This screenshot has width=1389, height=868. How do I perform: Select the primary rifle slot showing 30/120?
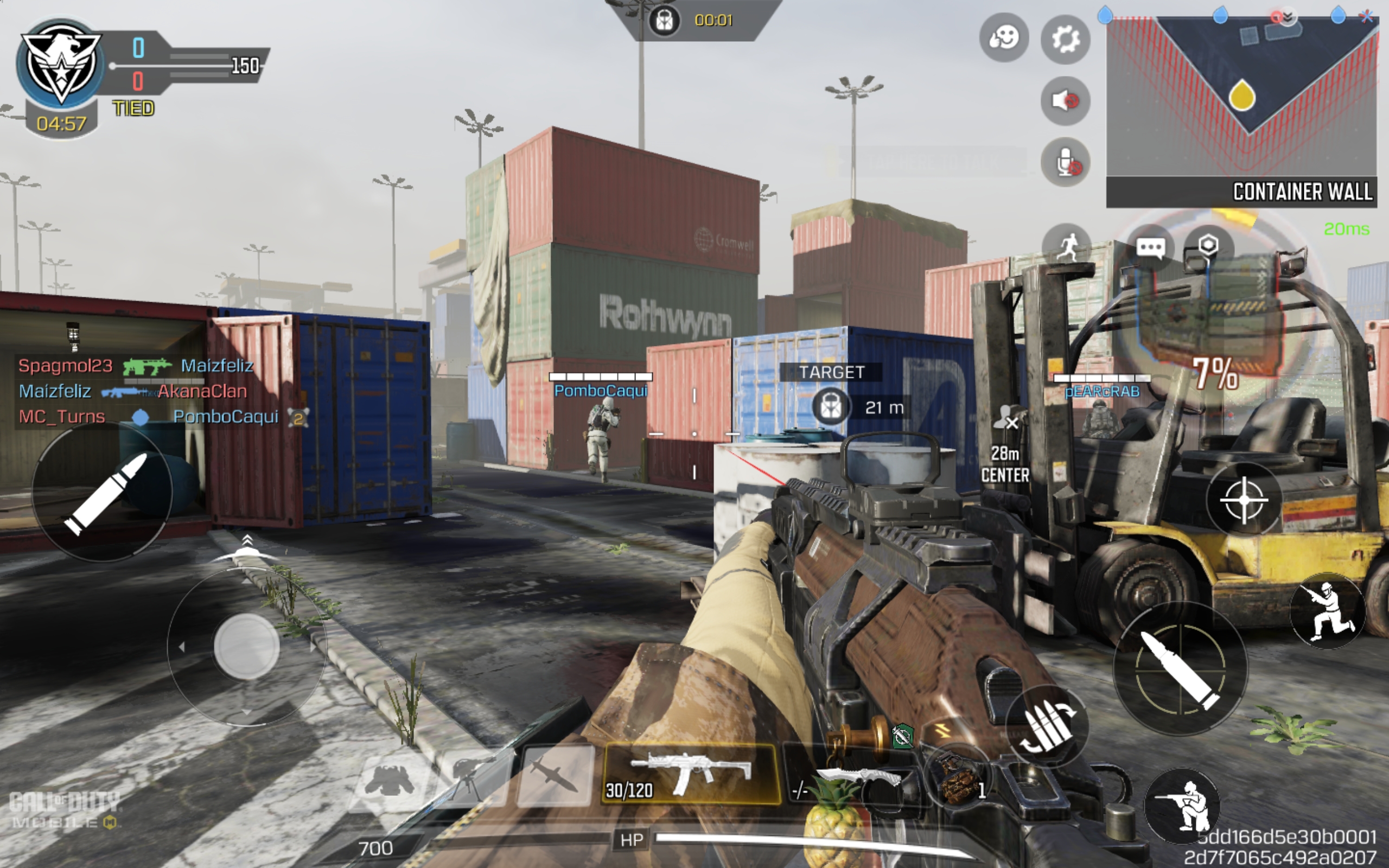point(691,774)
